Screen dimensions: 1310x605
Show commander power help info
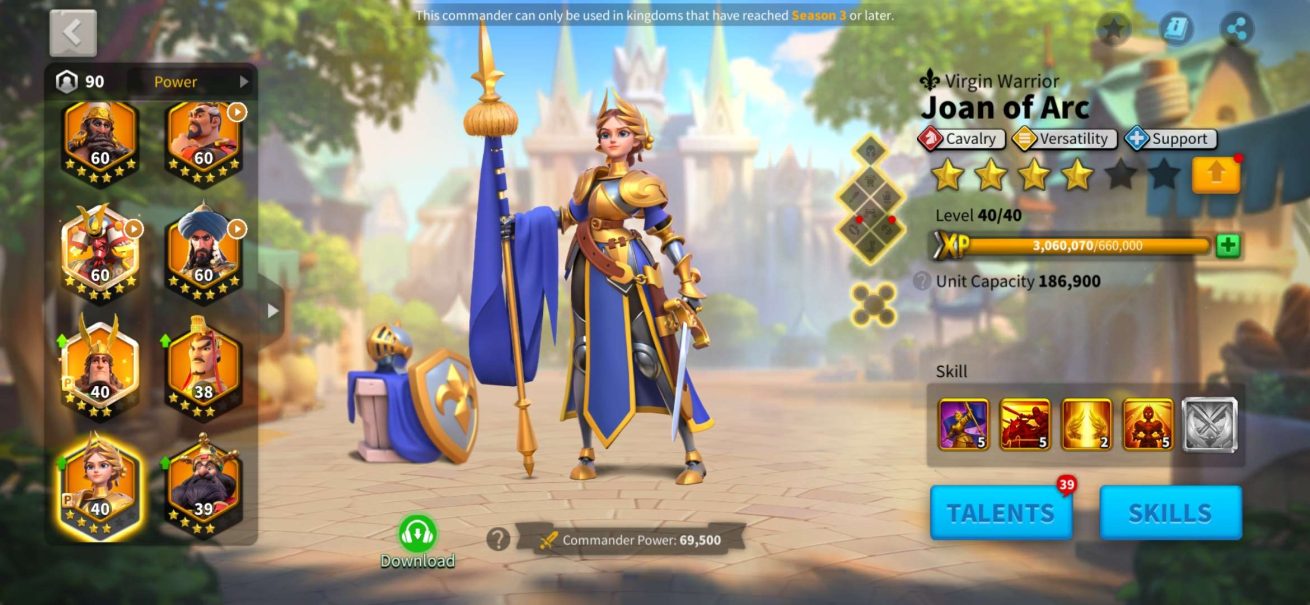[498, 540]
